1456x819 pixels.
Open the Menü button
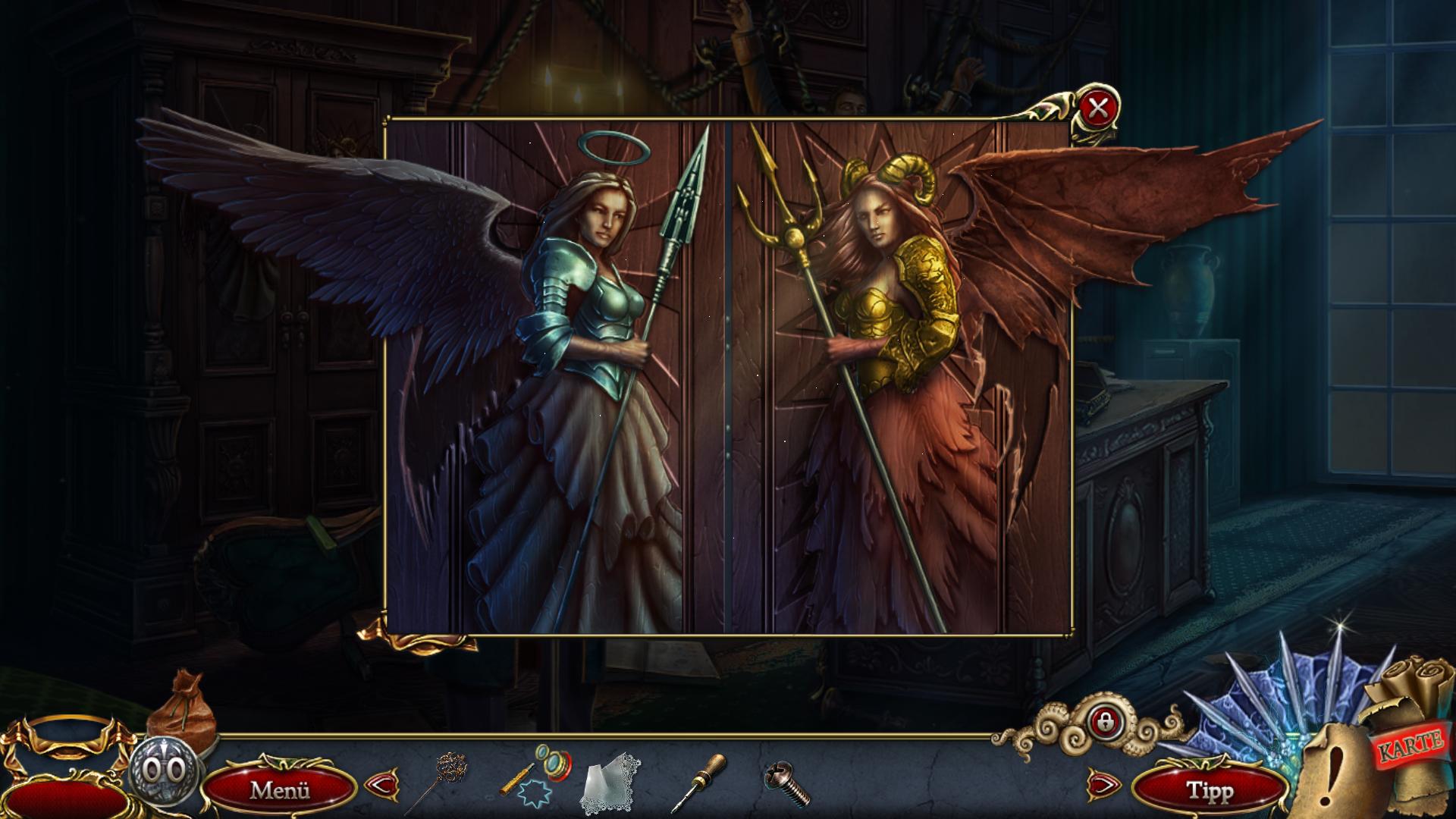pos(280,789)
